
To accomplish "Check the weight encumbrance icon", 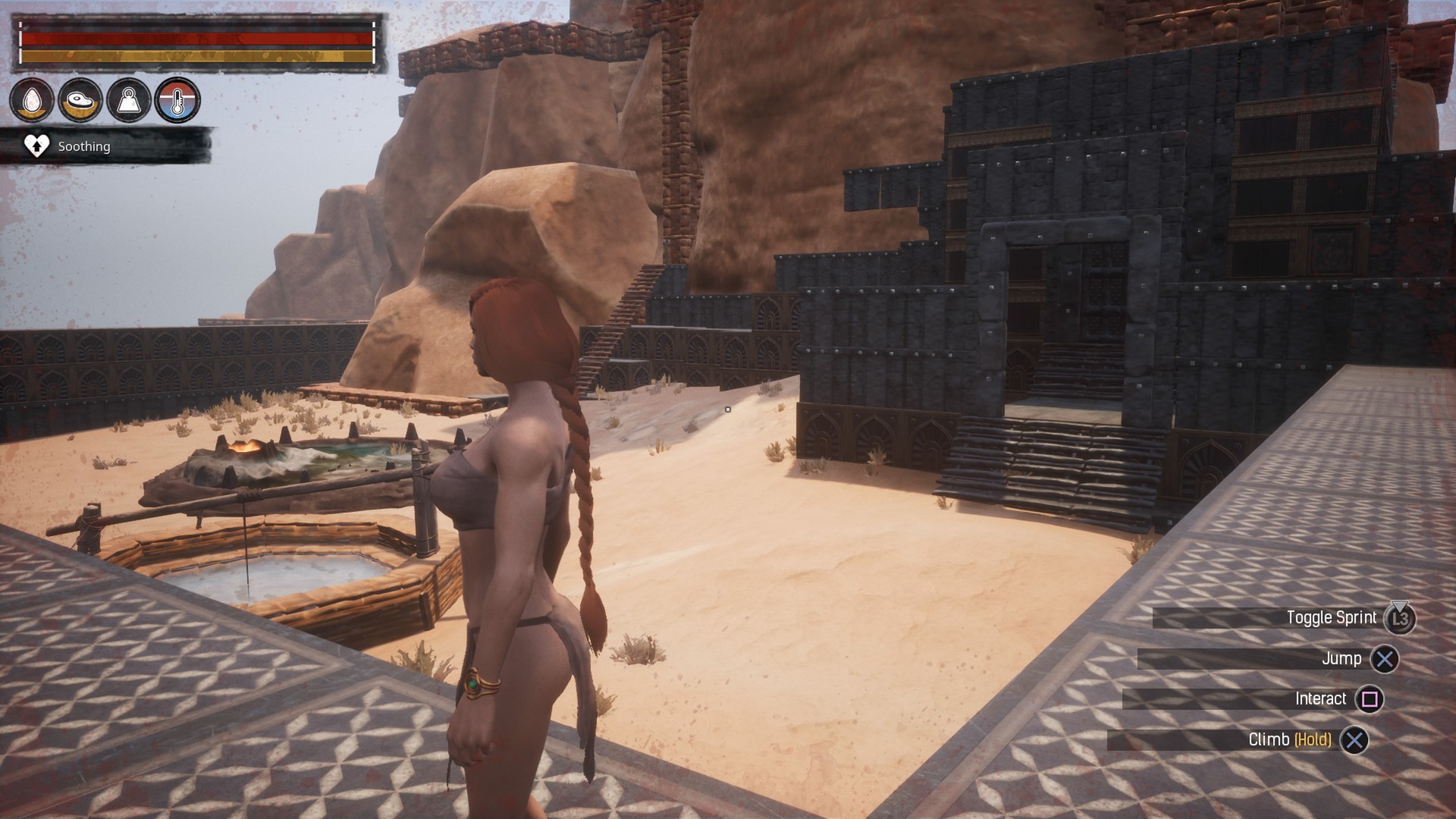I will (129, 100).
